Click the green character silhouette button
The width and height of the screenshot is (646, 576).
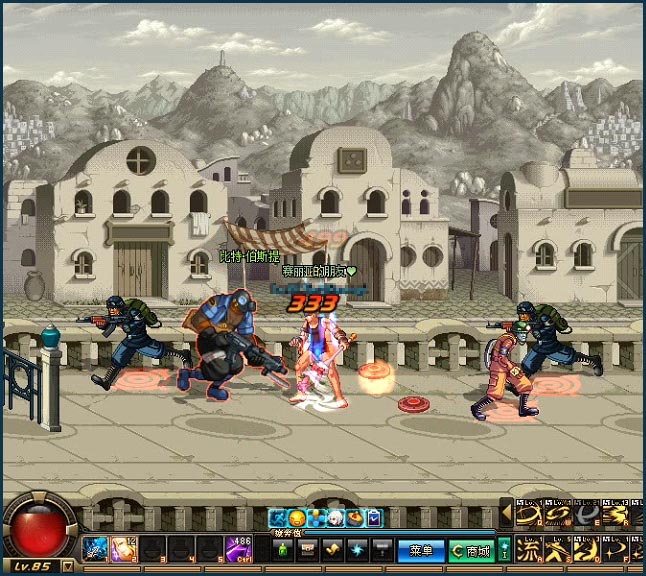[x=283, y=550]
